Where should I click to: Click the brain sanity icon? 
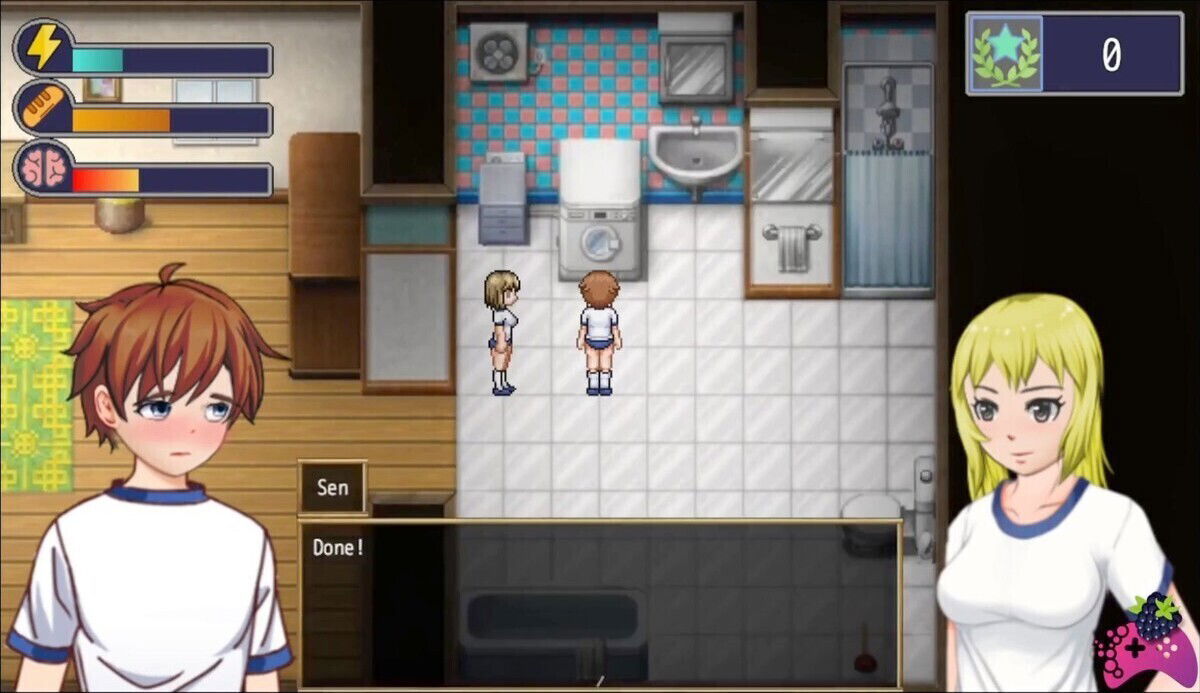(42, 169)
